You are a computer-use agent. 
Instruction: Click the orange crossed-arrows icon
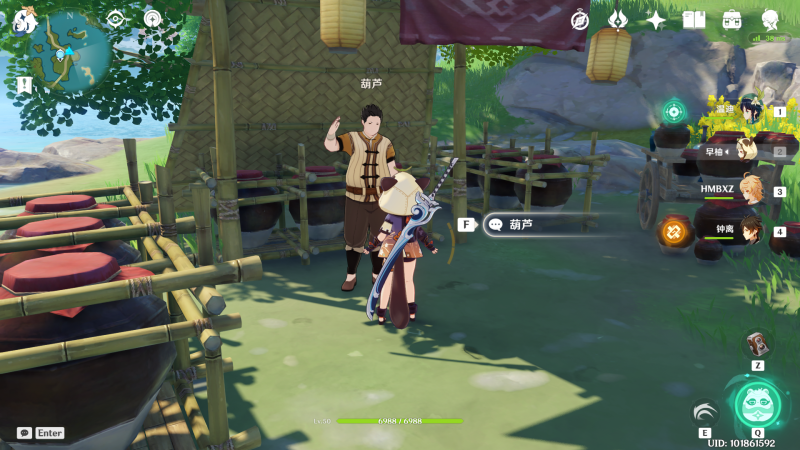674,232
